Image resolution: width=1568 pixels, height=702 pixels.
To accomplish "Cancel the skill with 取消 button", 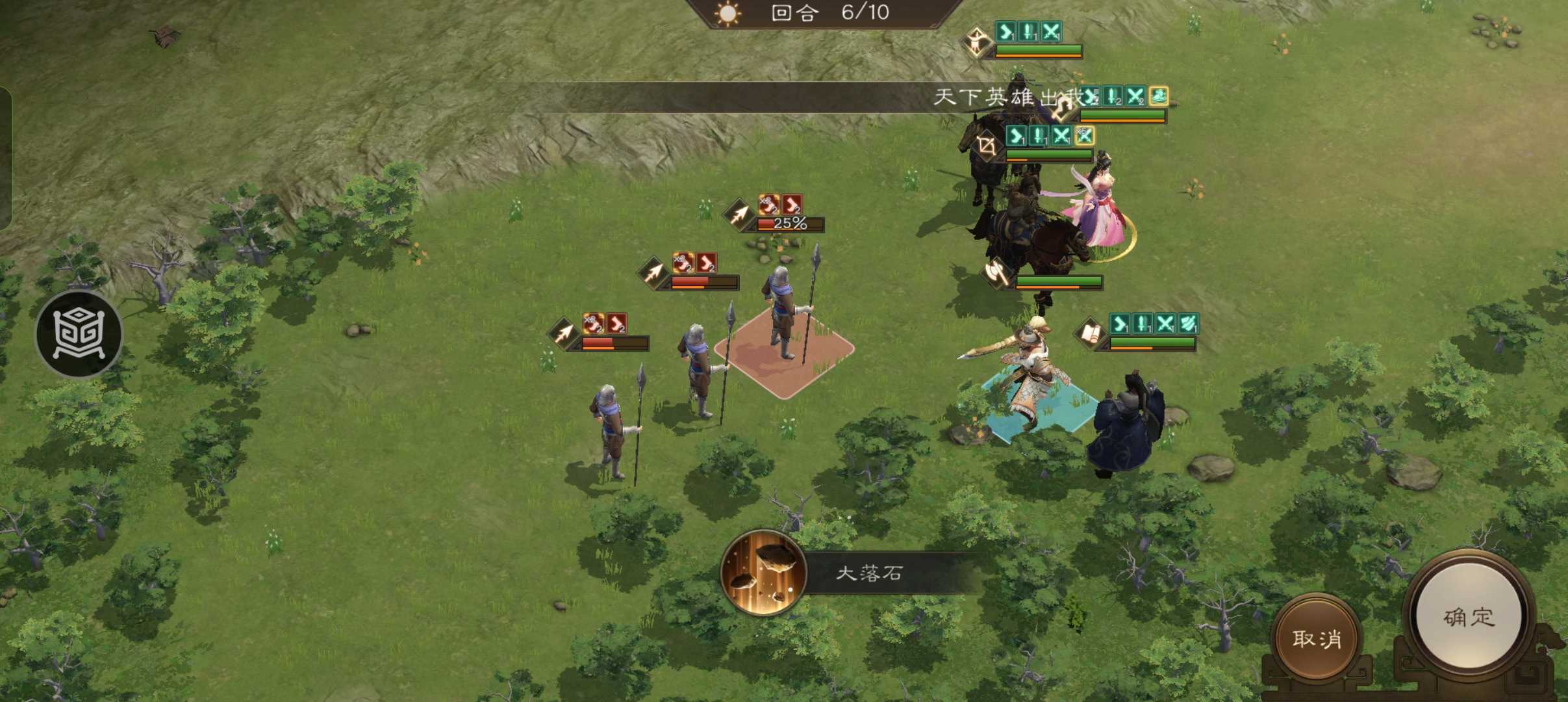I will coord(1316,639).
